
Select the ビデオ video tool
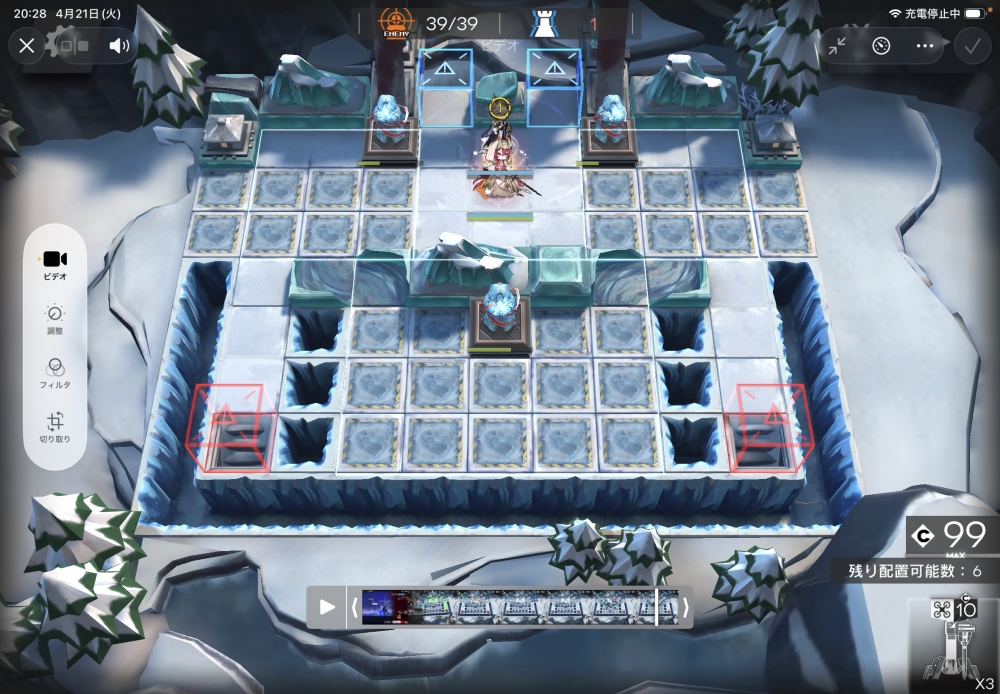pos(55,265)
